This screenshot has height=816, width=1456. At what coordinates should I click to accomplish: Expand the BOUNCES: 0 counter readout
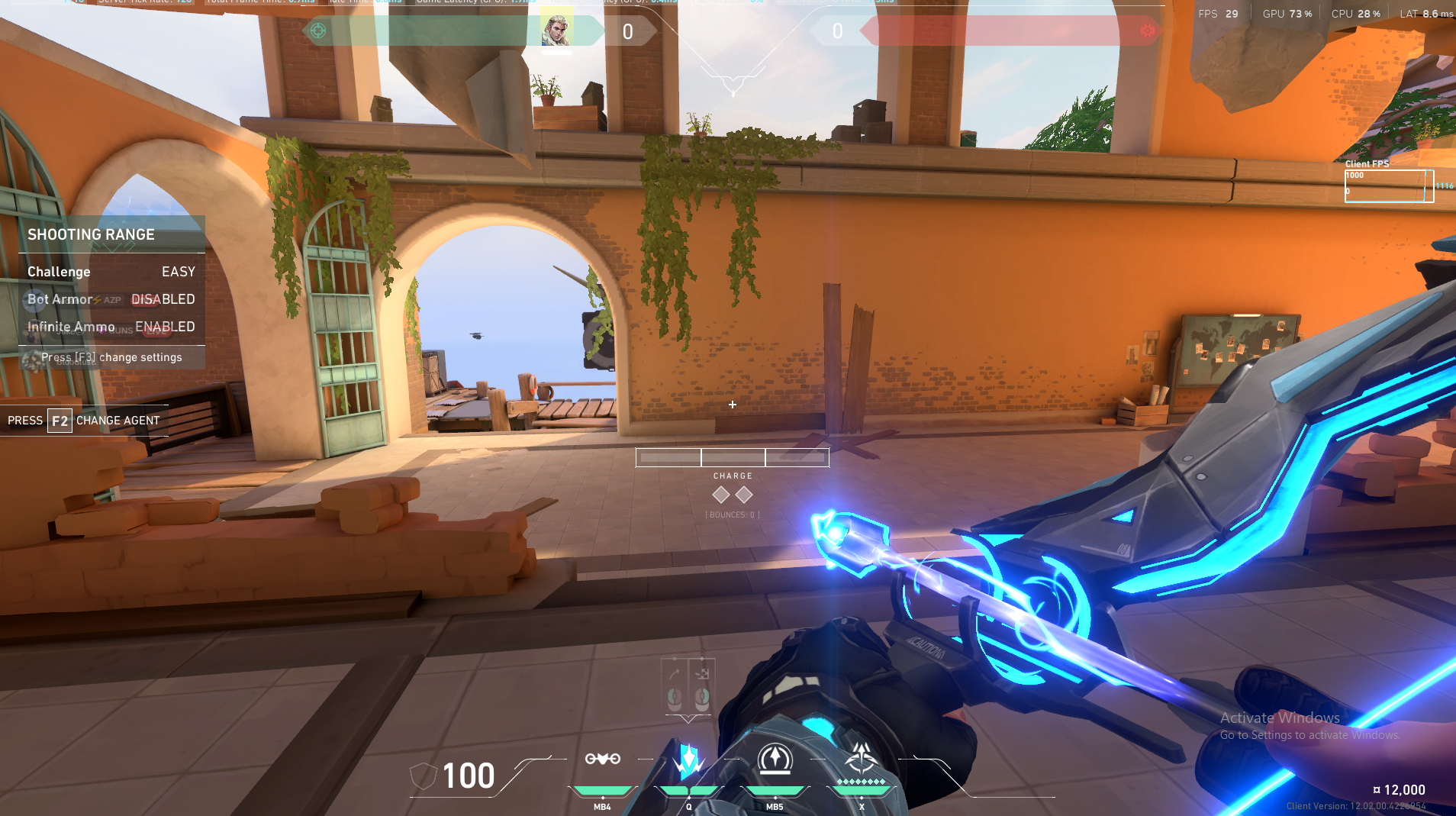(732, 514)
